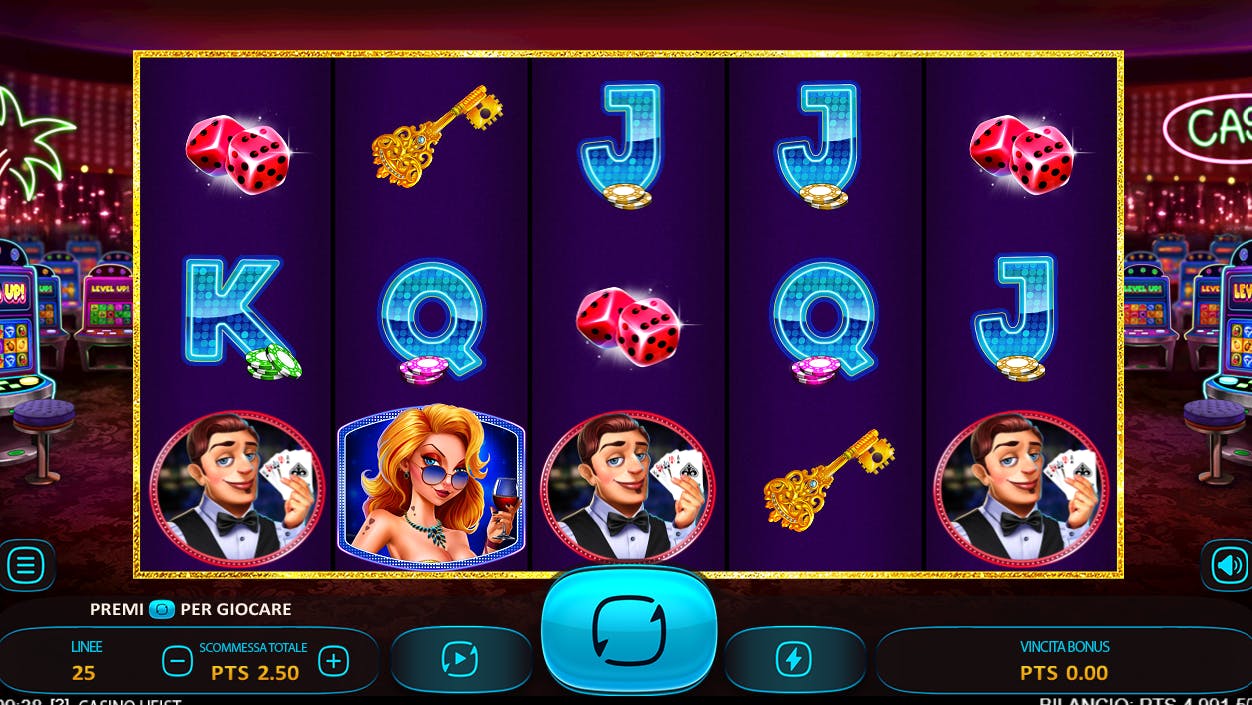The height and width of the screenshot is (705, 1252).
Task: Toggle the sound speaker button
Action: click(x=1229, y=566)
